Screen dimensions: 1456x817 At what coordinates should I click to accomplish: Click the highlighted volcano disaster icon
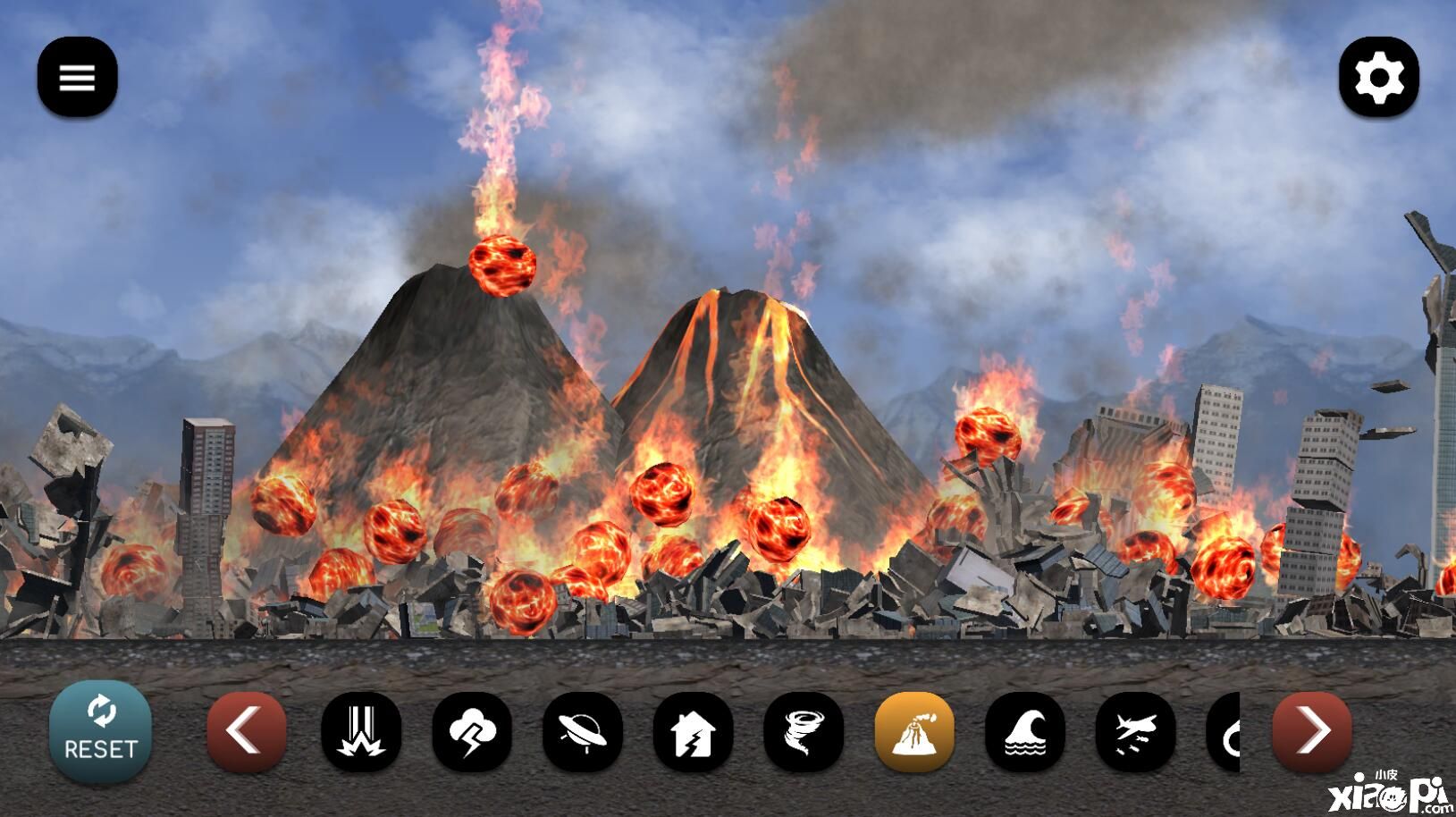pos(914,732)
